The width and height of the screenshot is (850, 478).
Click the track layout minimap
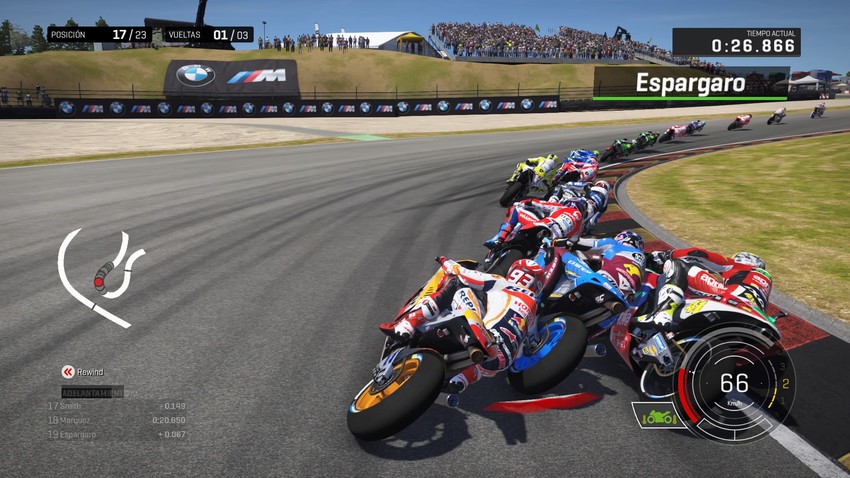point(98,277)
